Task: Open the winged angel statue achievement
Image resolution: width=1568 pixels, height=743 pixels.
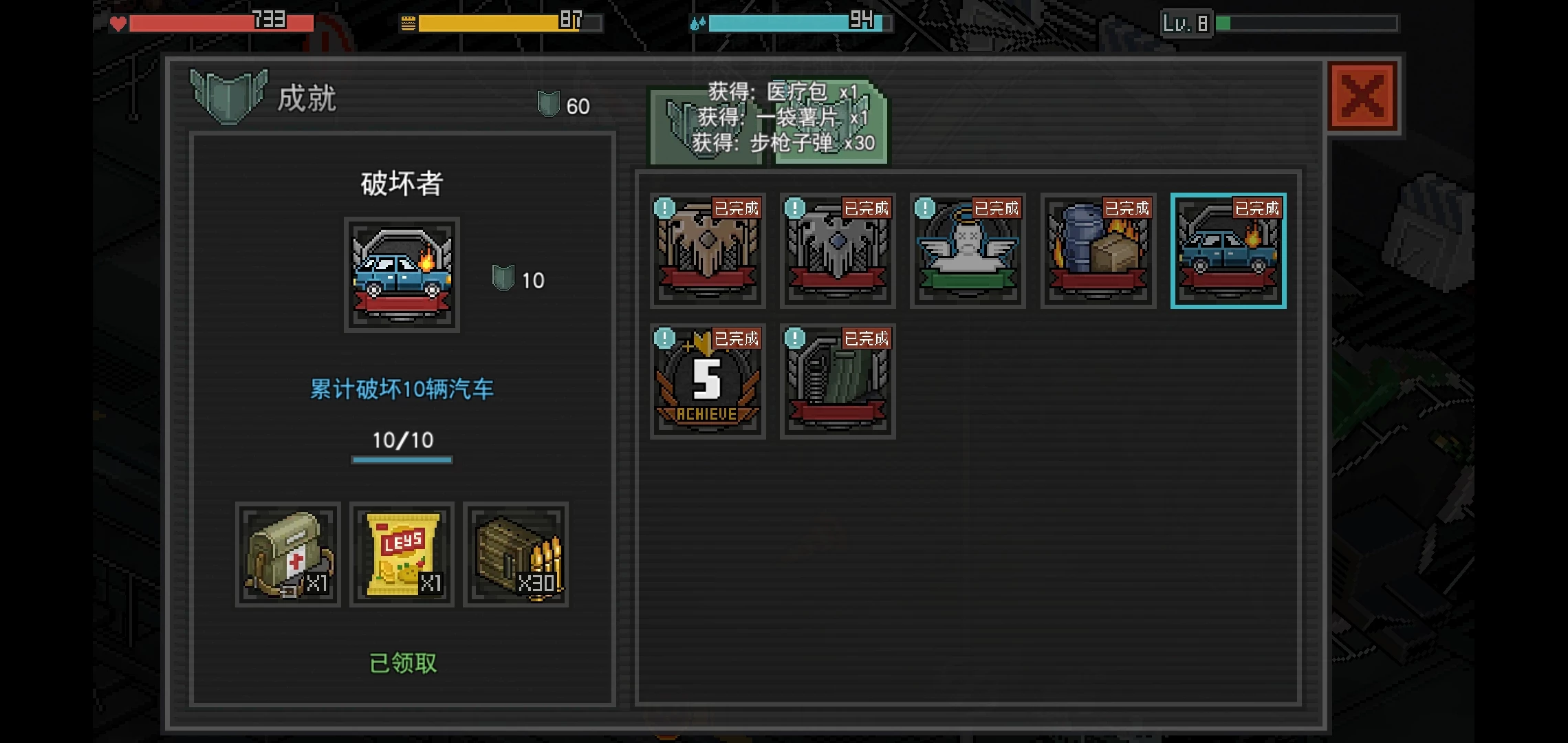Action: click(968, 251)
